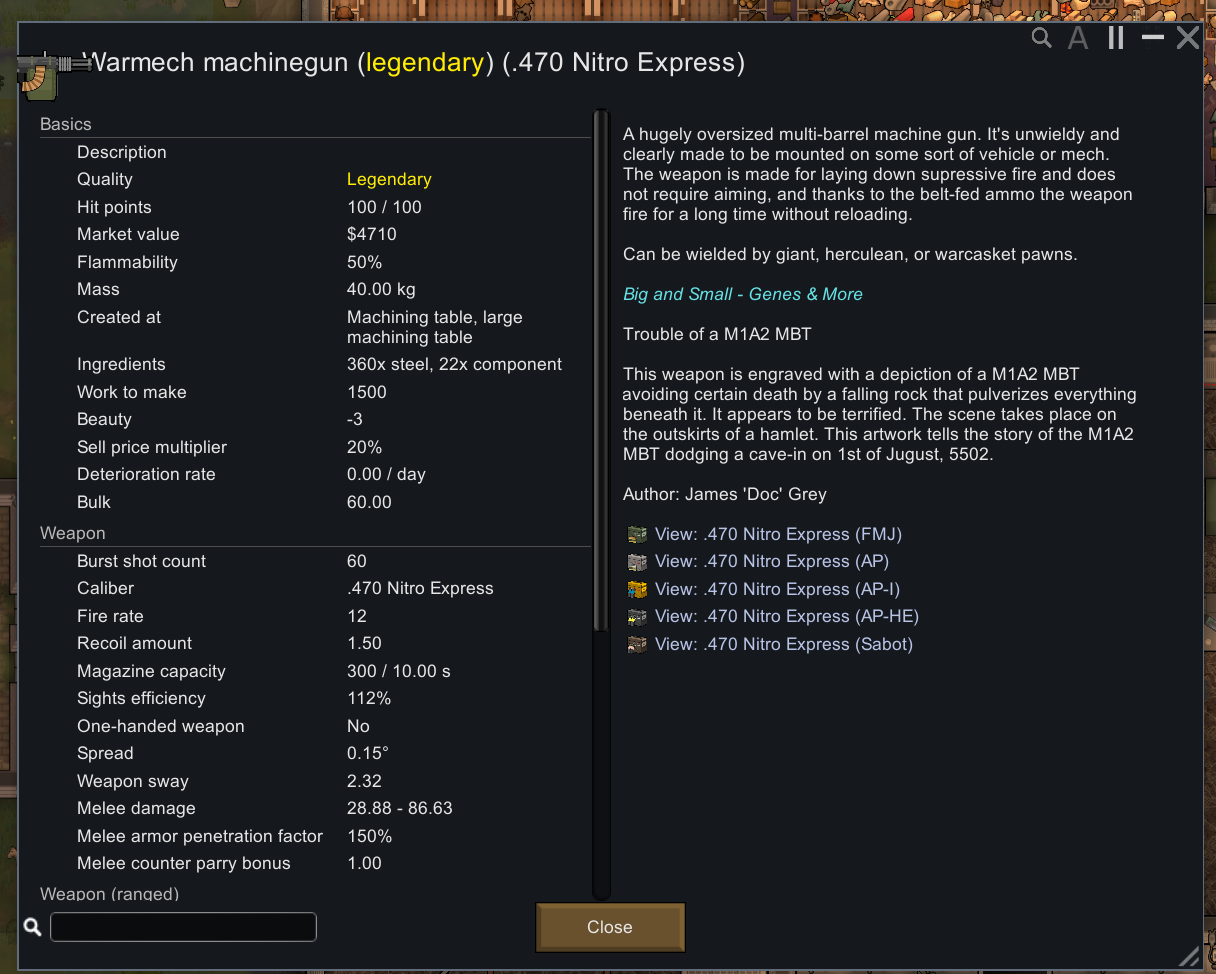Open Big and Small - Genes & More link
The width and height of the screenshot is (1216, 974).
click(x=742, y=294)
